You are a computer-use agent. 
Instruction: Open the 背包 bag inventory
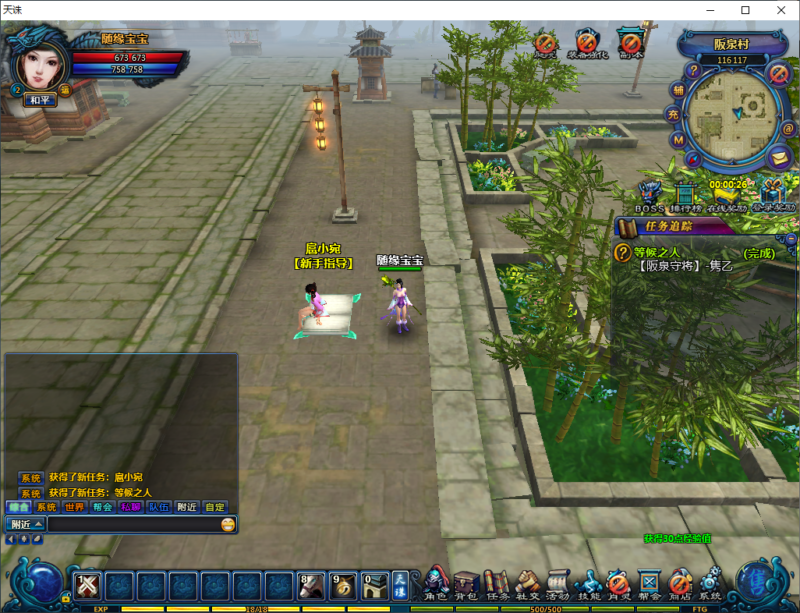(466, 582)
